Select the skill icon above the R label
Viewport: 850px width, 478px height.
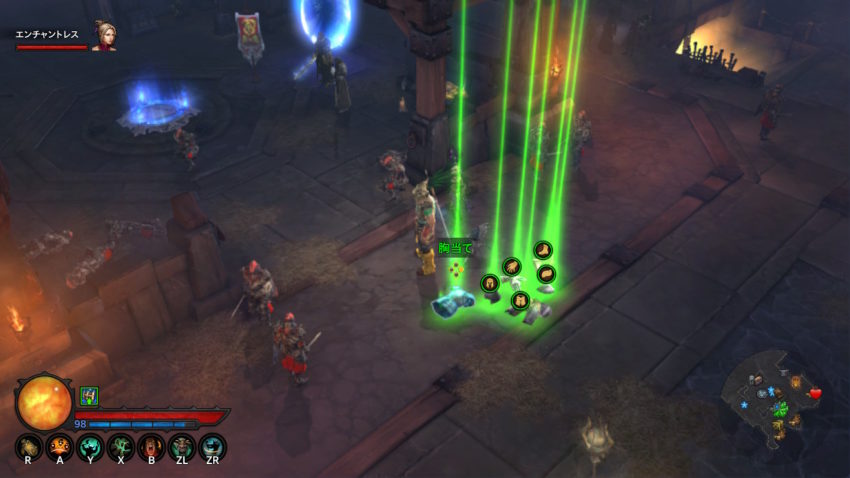pos(29,447)
